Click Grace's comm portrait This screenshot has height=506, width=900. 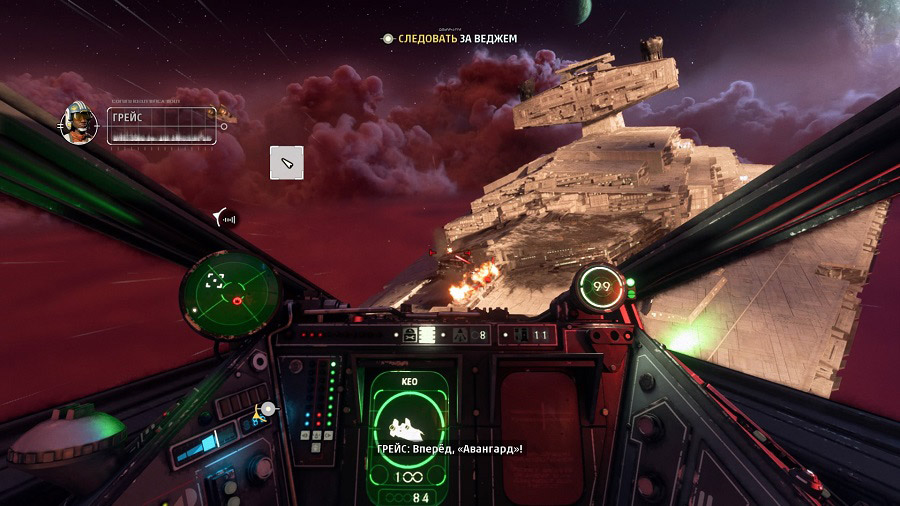80,122
